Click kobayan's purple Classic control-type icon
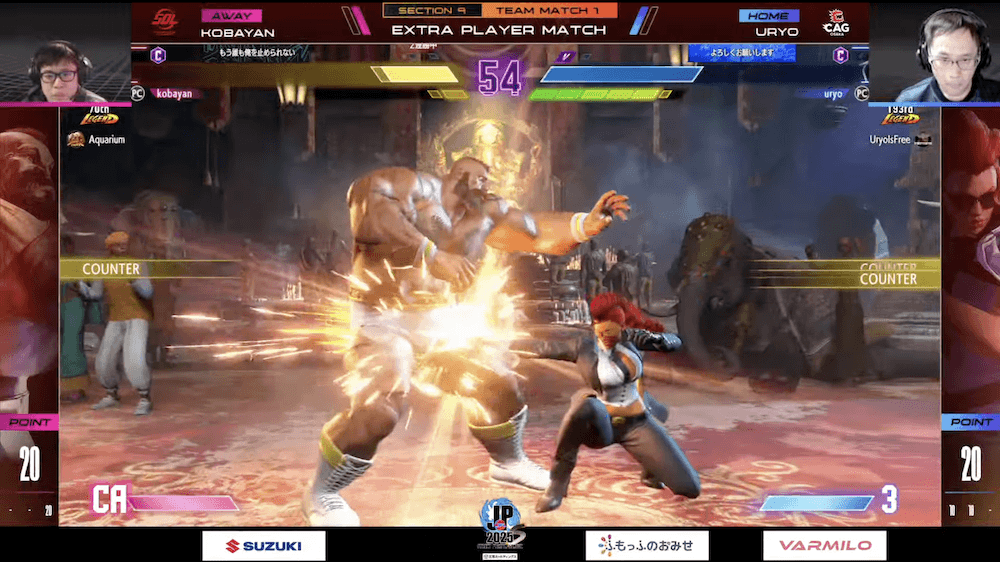 pos(158,55)
